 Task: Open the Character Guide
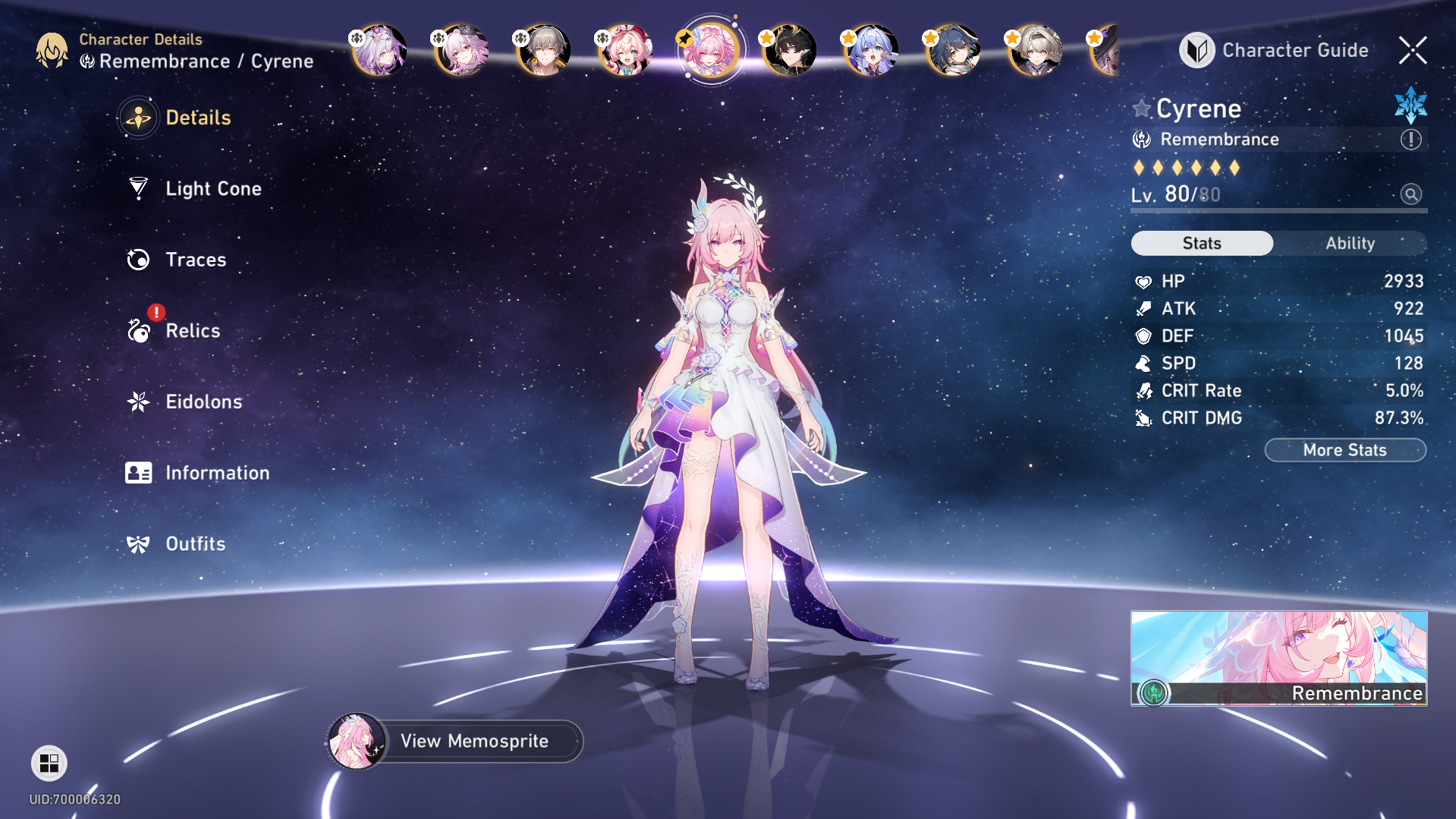tap(1275, 50)
